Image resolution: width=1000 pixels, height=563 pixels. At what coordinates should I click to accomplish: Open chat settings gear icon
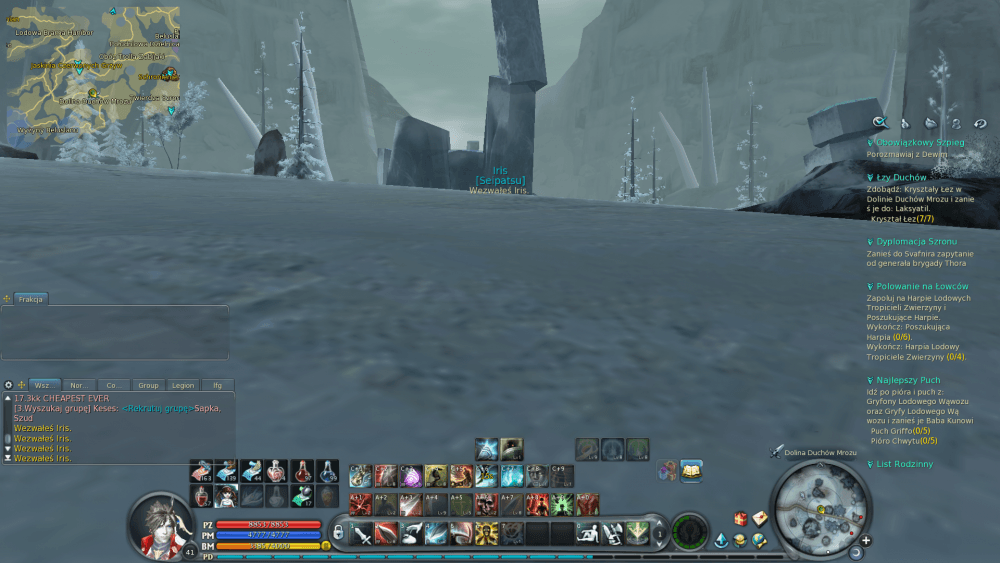click(x=8, y=385)
